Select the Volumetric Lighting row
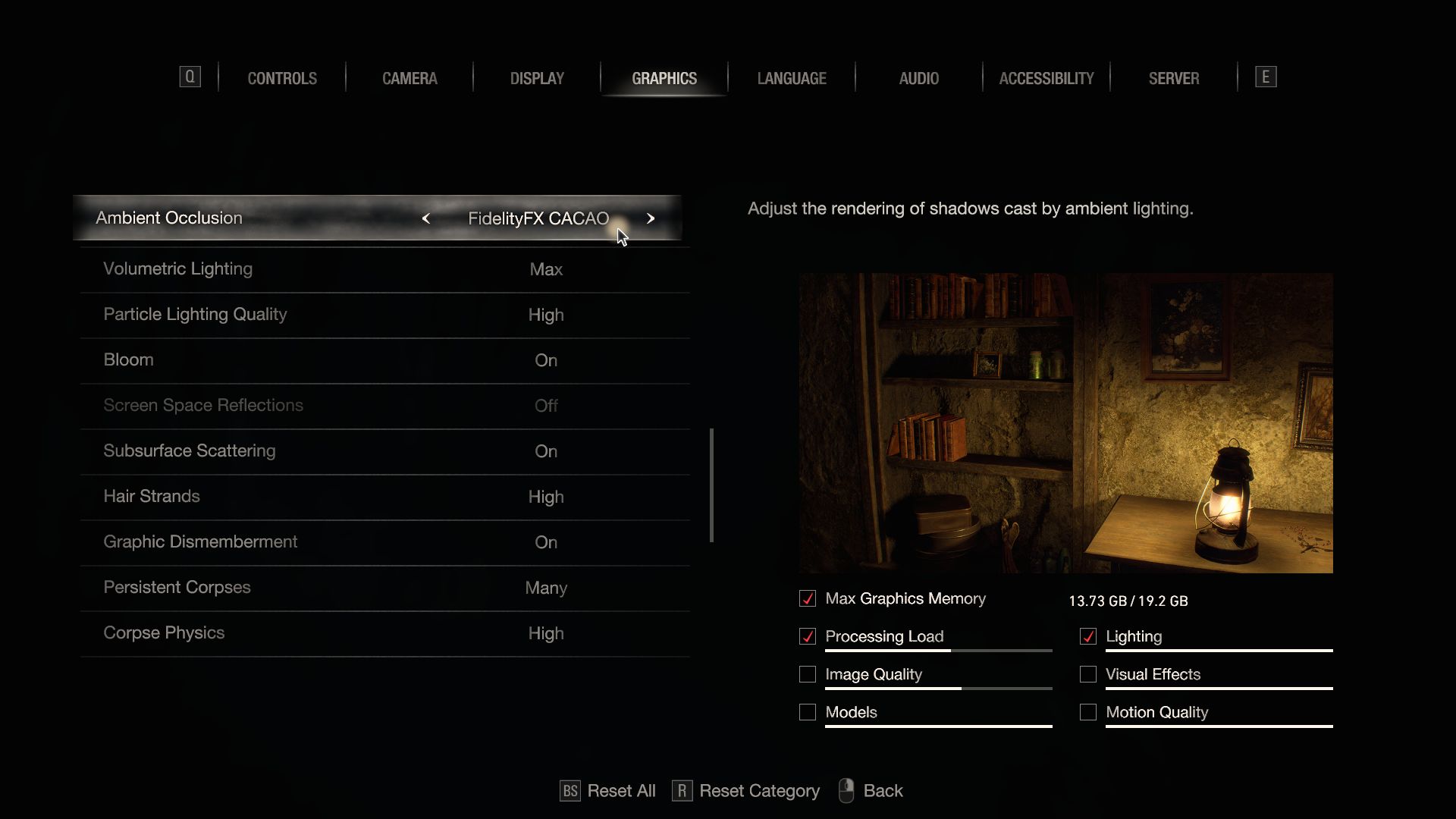The width and height of the screenshot is (1456, 819). [384, 269]
